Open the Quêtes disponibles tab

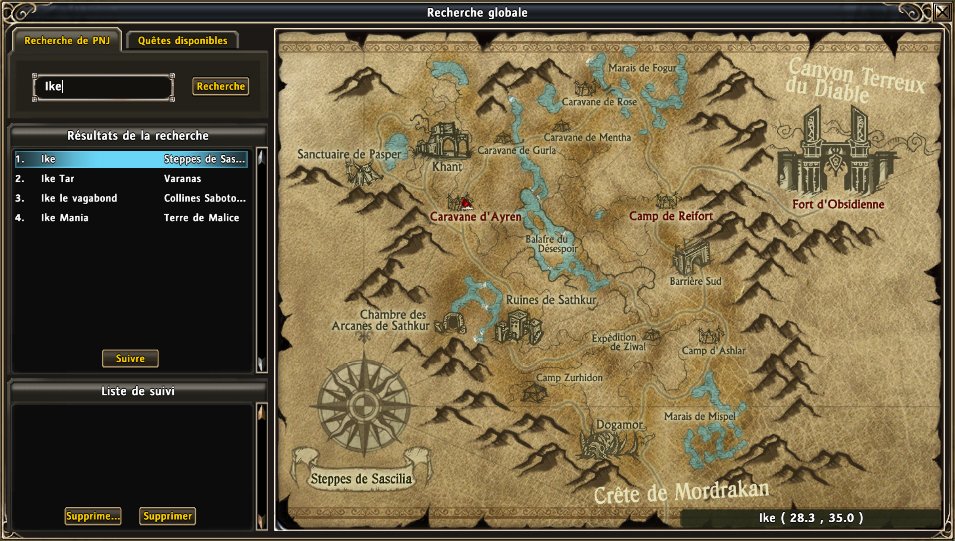183,41
